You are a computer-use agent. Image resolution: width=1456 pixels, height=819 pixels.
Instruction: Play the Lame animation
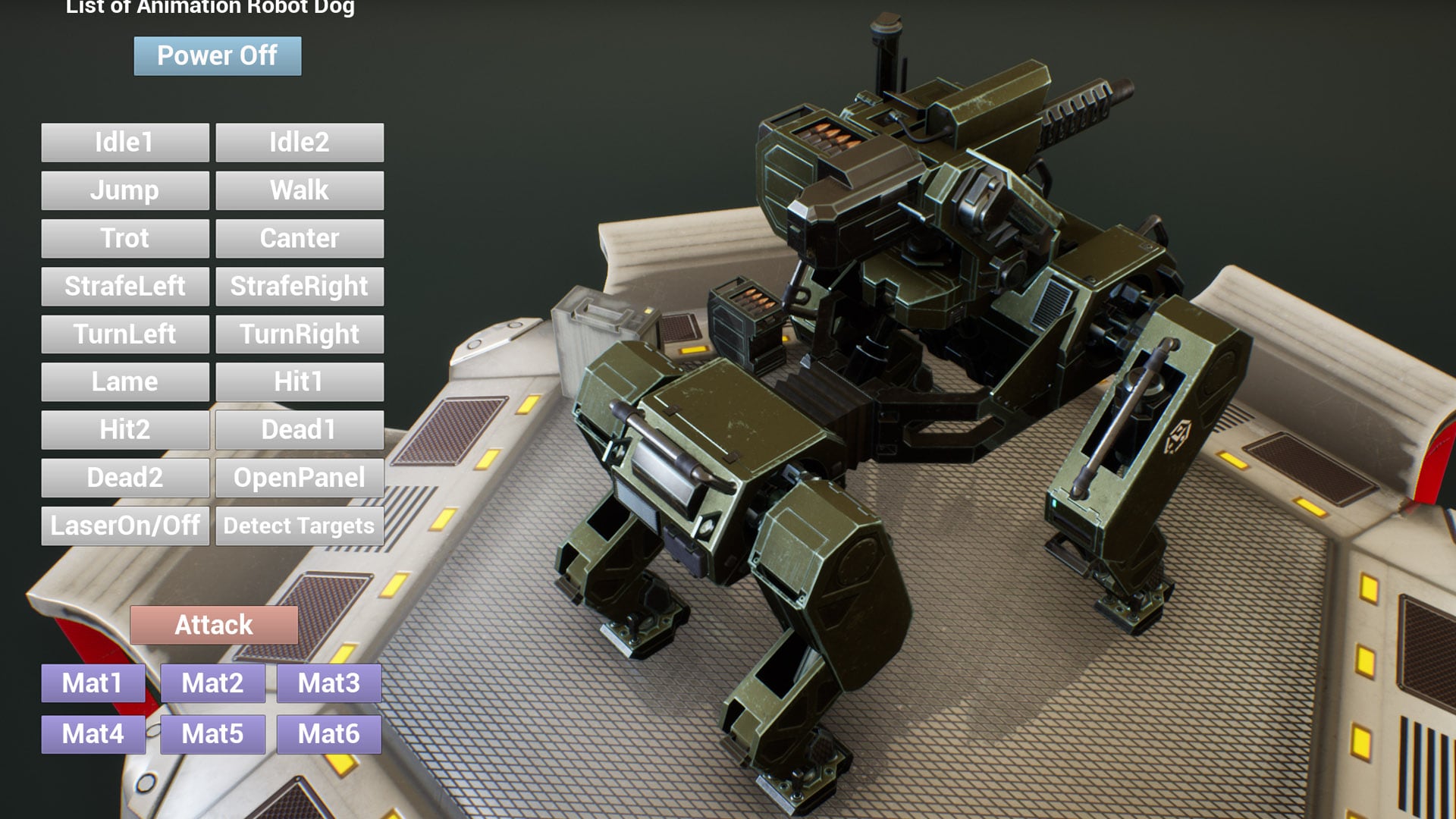point(124,381)
